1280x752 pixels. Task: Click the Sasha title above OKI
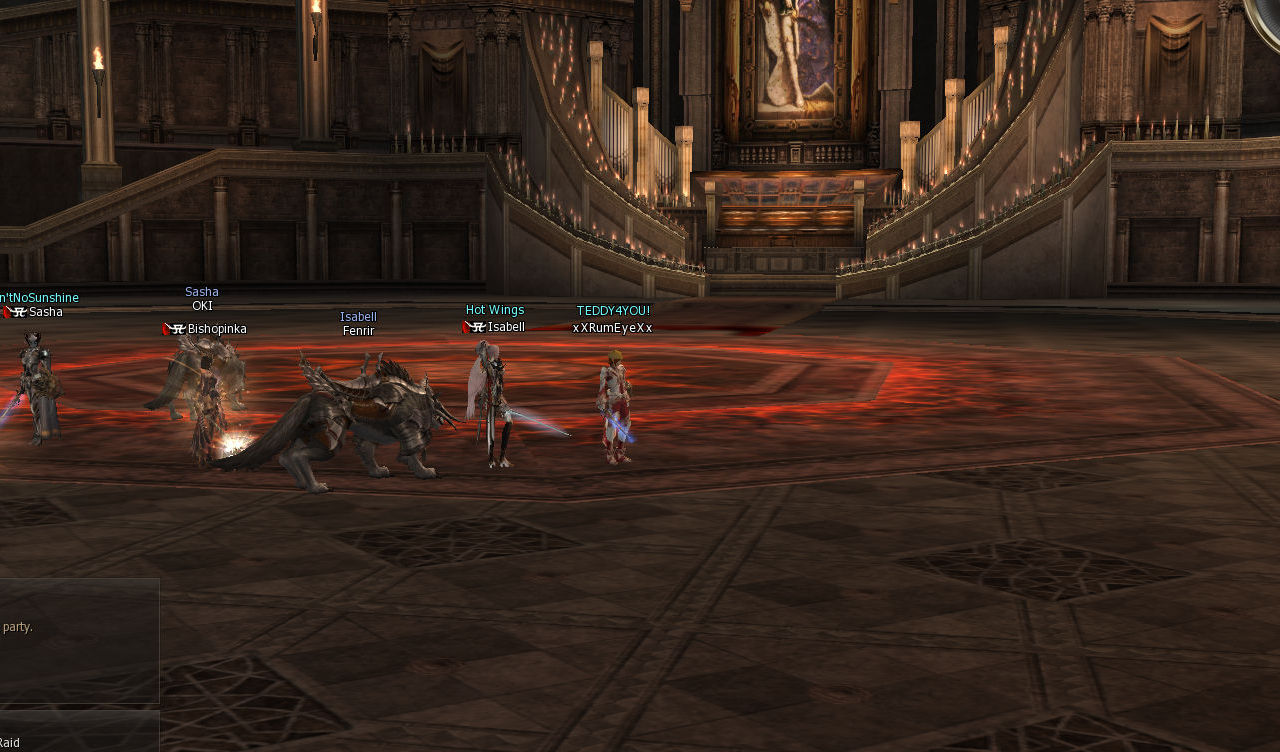click(201, 291)
